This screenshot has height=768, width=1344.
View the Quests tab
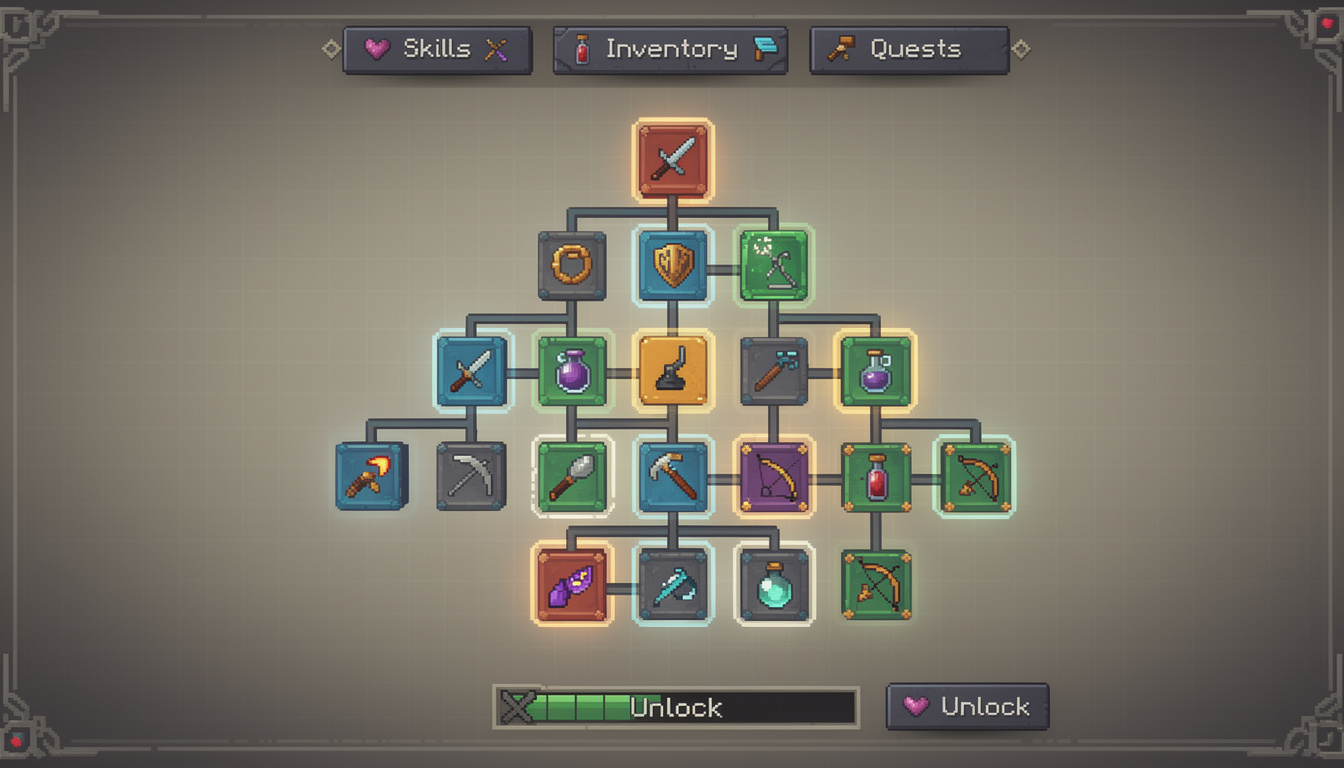908,48
